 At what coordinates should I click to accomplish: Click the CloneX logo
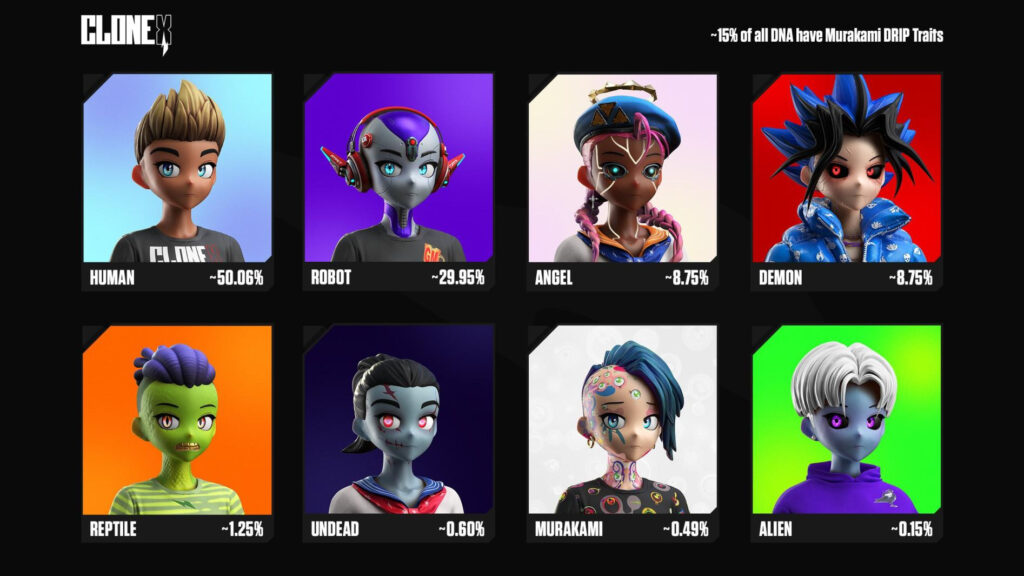point(127,32)
